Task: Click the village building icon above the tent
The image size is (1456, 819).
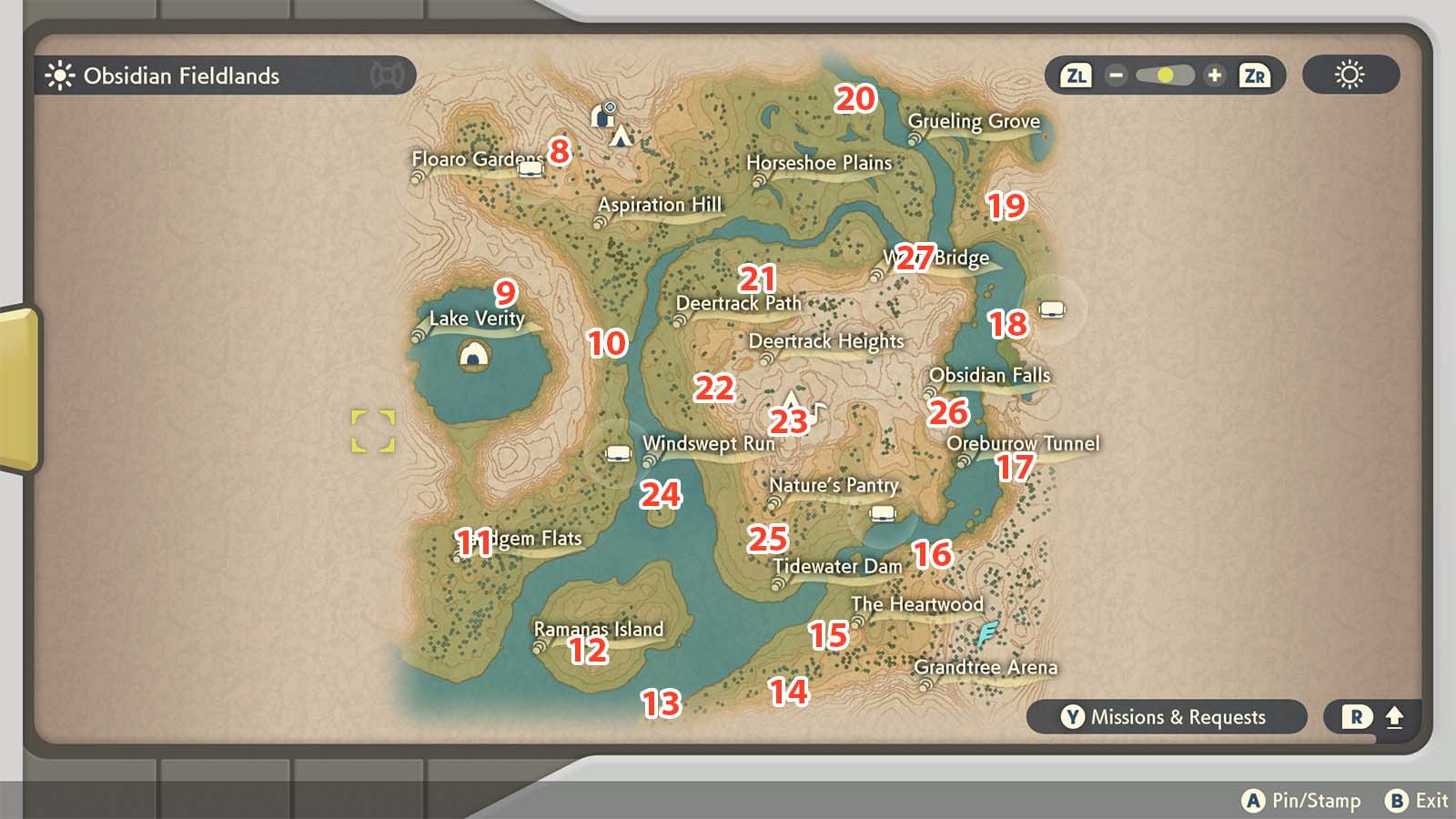Action: [x=602, y=116]
